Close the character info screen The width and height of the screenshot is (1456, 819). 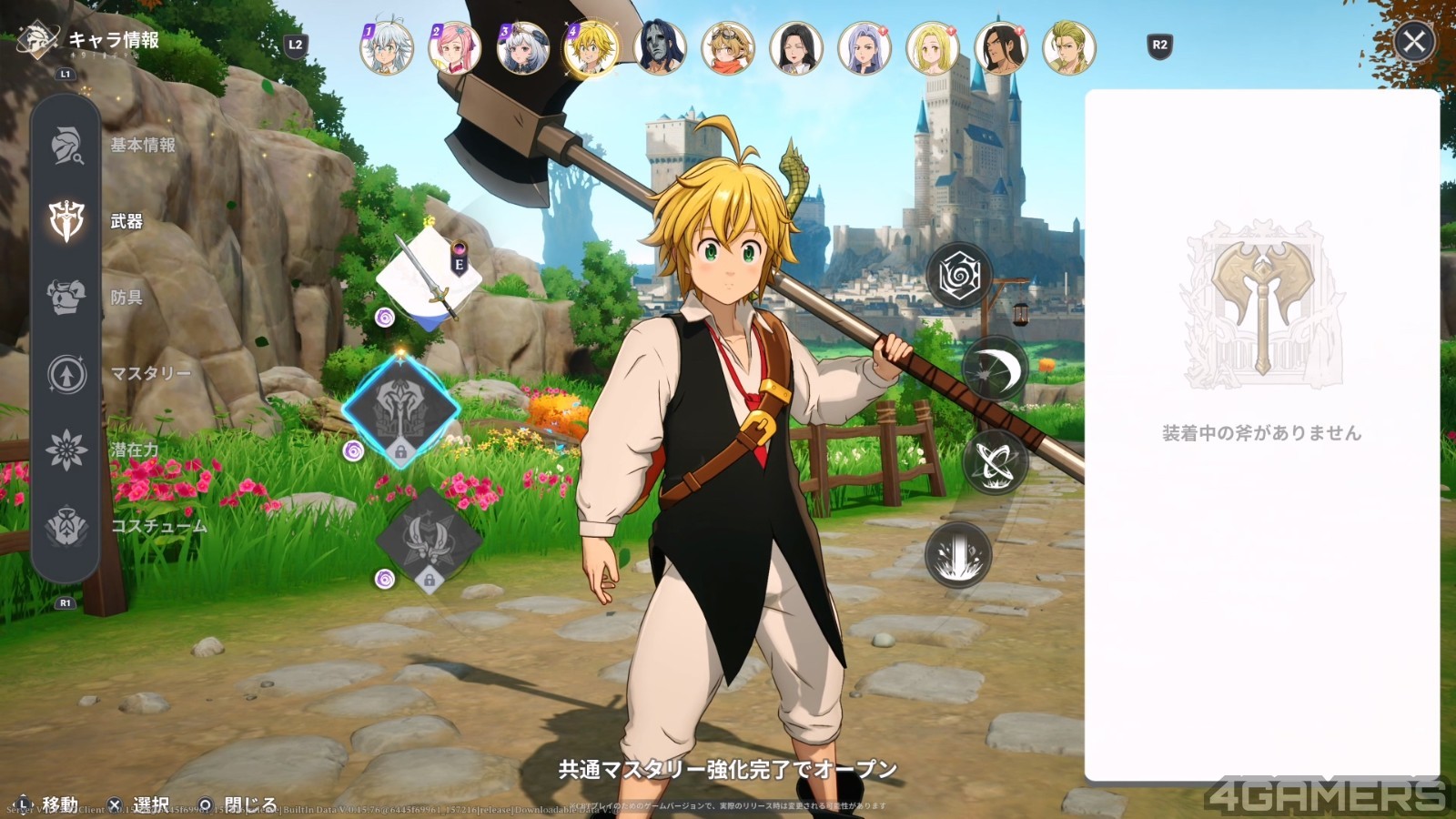pyautogui.click(x=1413, y=42)
